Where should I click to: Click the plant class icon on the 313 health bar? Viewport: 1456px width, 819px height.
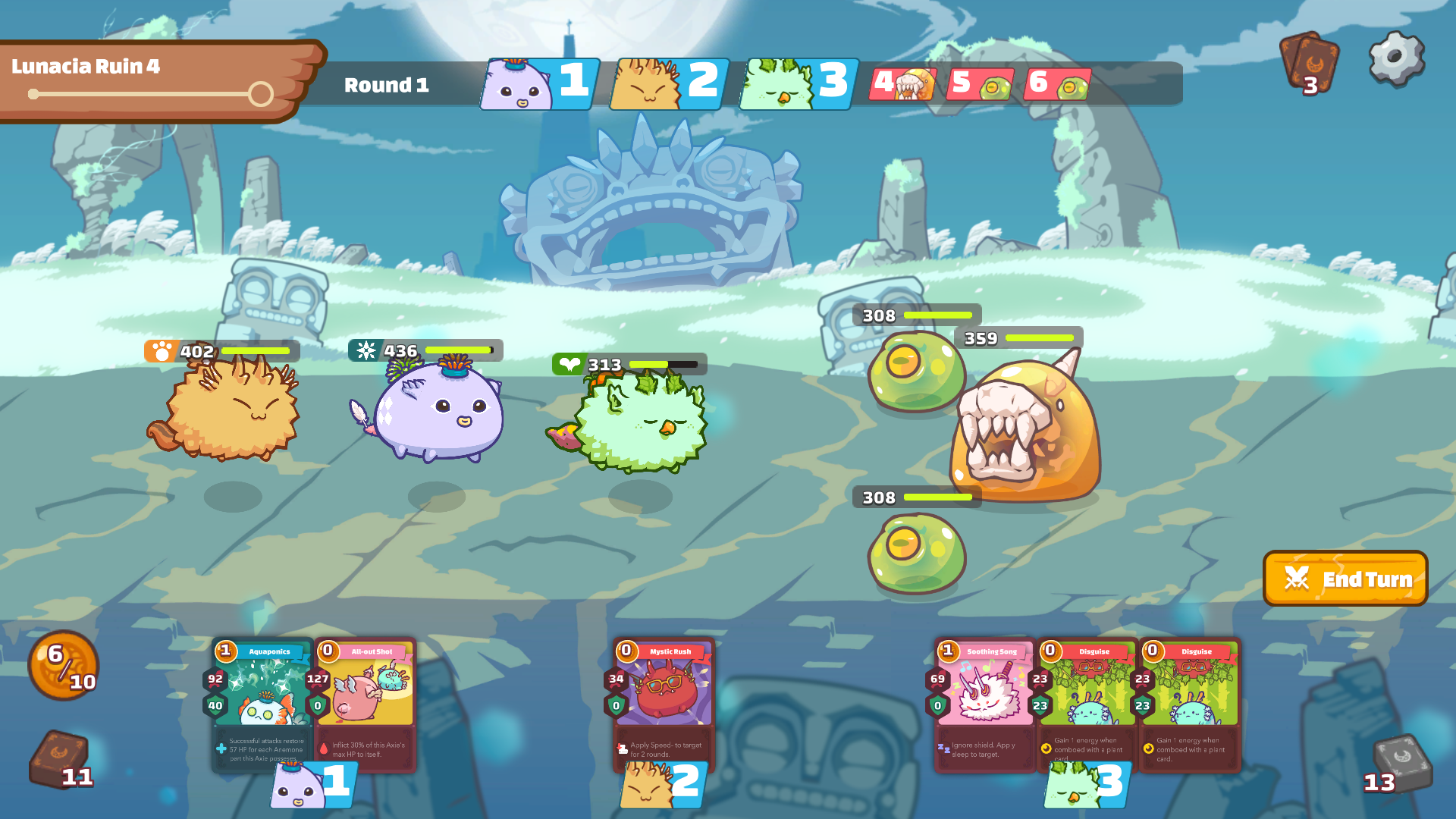click(x=570, y=364)
